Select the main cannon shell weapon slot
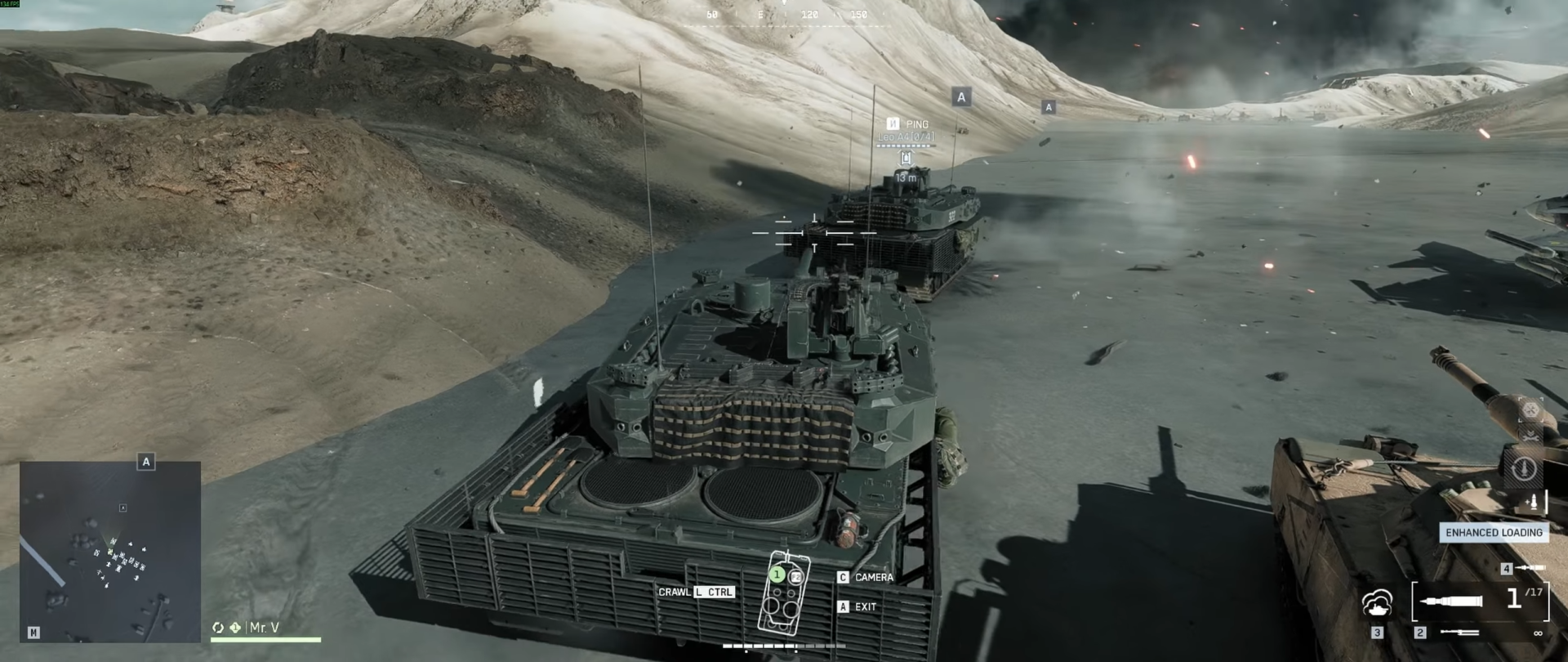This screenshot has height=662, width=1568. (x=1451, y=602)
